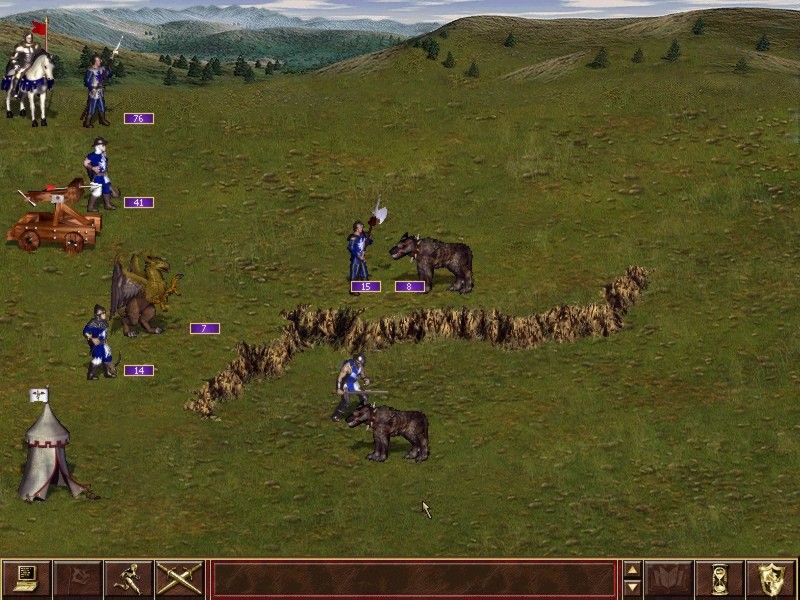Click the combat message log bar
The width and height of the screenshot is (800, 600).
pyautogui.click(x=413, y=579)
